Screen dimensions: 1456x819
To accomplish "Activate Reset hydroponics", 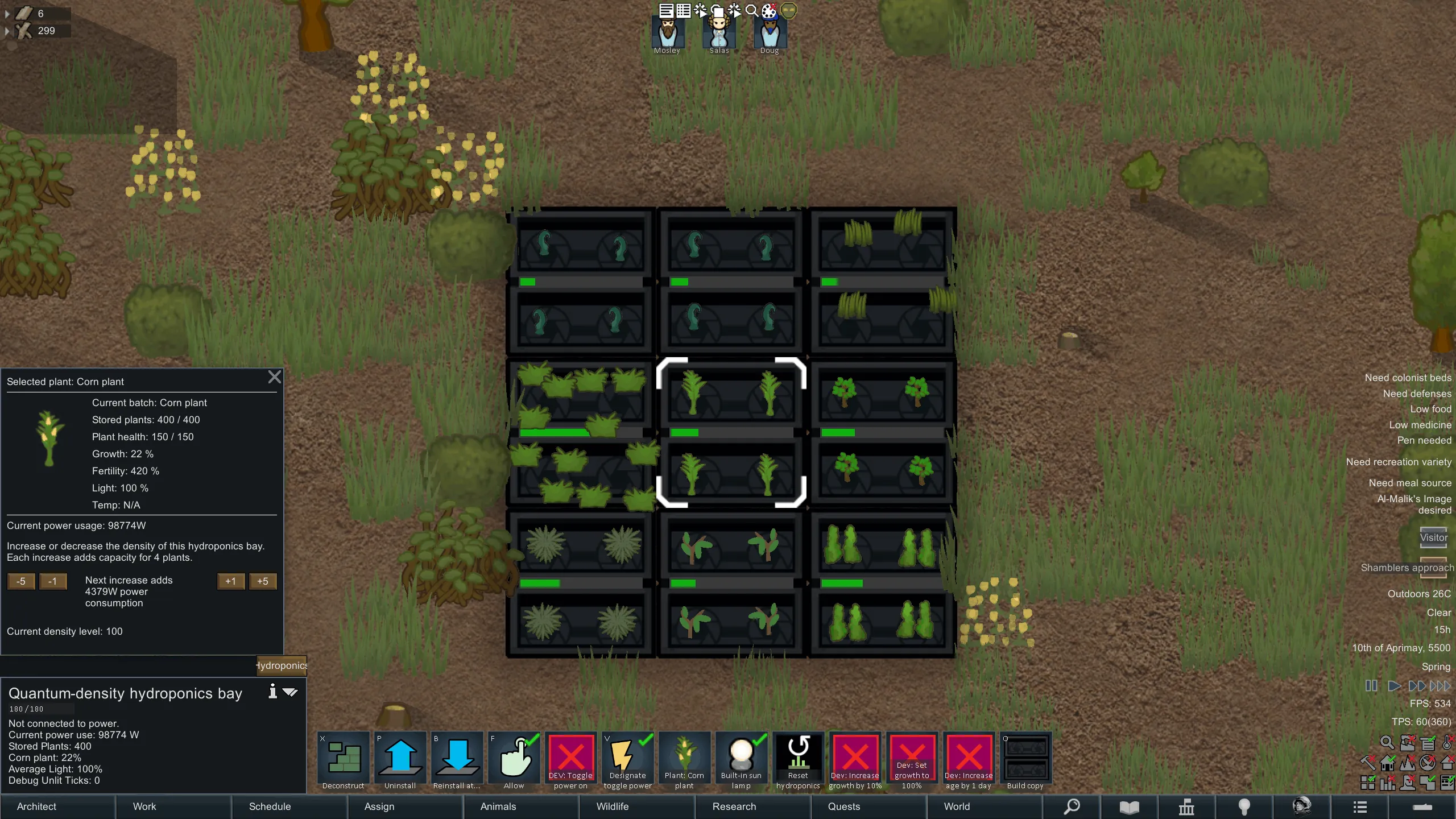I will 798,760.
